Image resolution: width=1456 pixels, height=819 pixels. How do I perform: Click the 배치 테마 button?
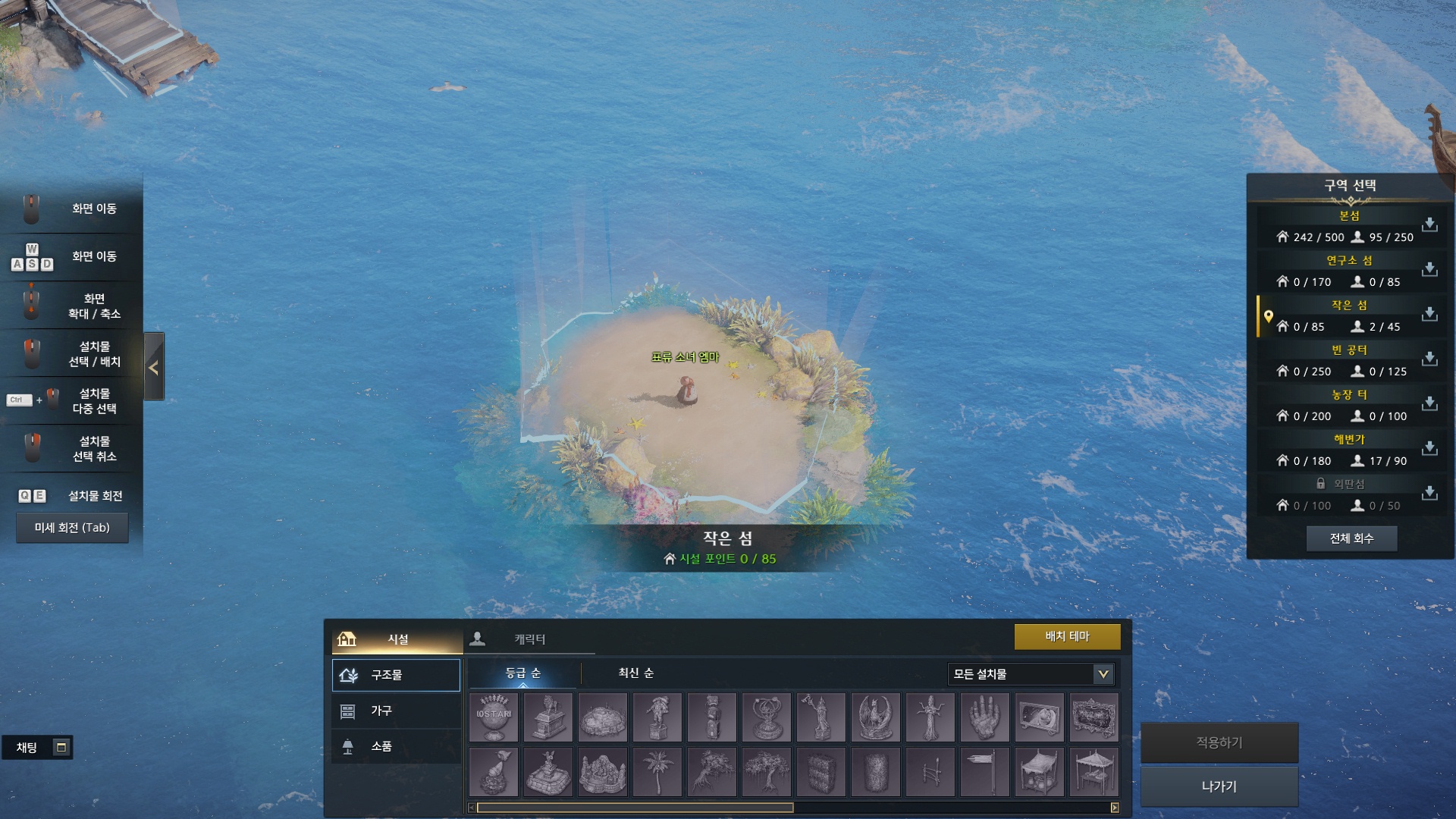click(x=1067, y=637)
